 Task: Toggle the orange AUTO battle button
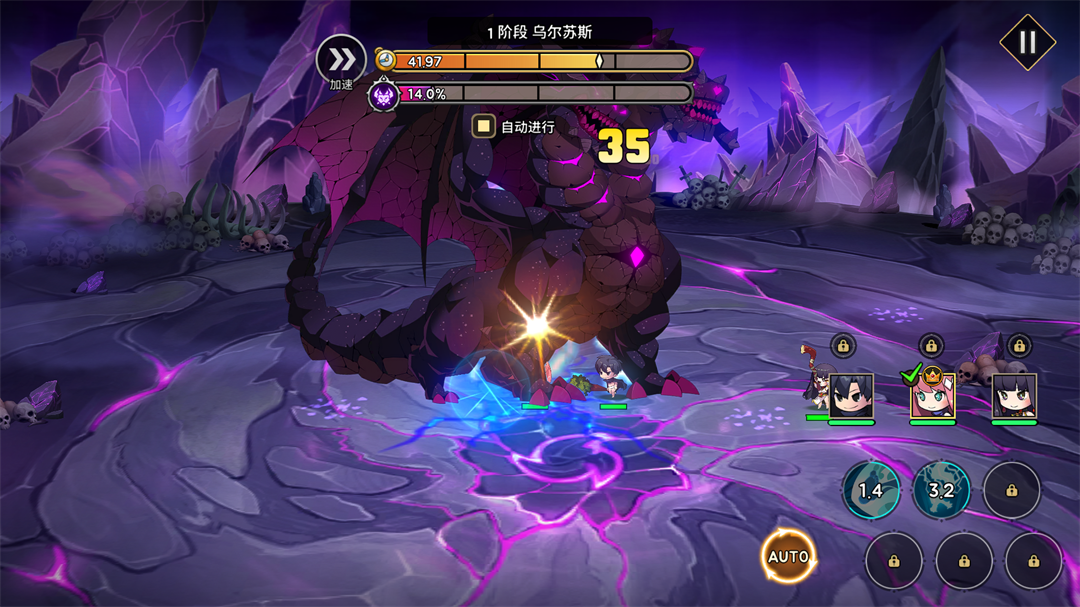[x=788, y=557]
